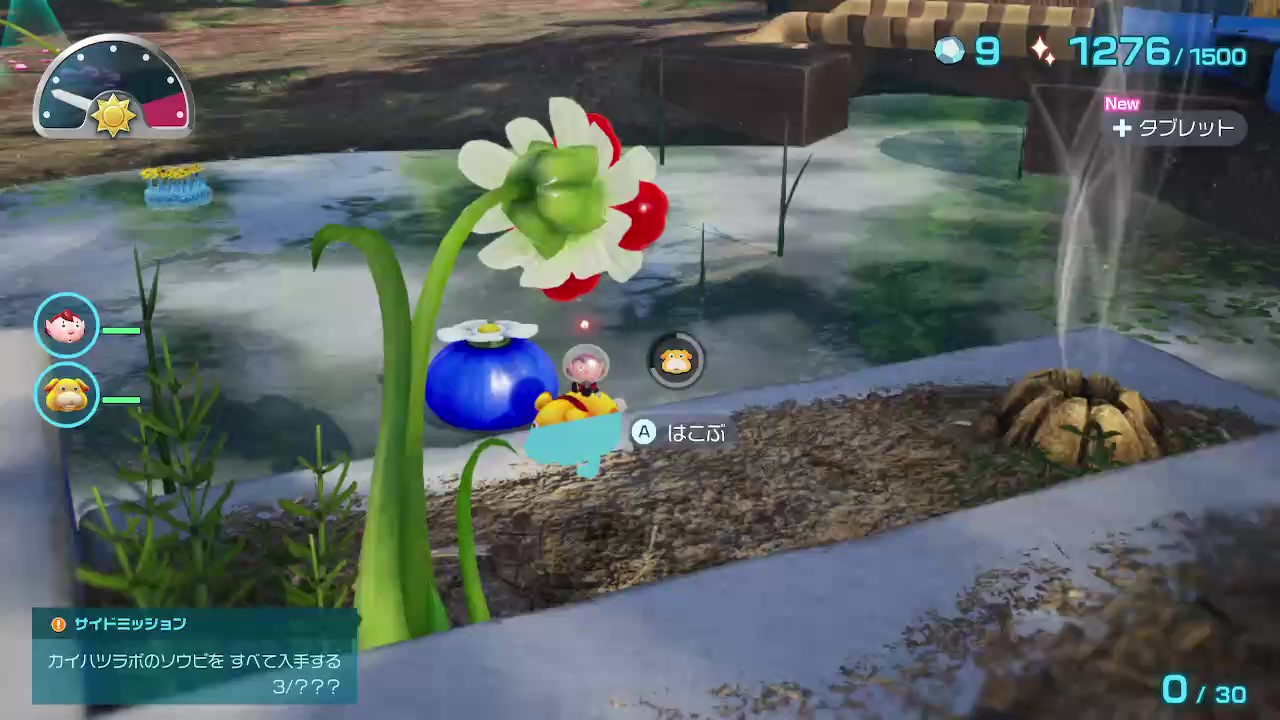Open the サイドミッション side mission tracker
This screenshot has width=1280, height=720.
(195, 656)
